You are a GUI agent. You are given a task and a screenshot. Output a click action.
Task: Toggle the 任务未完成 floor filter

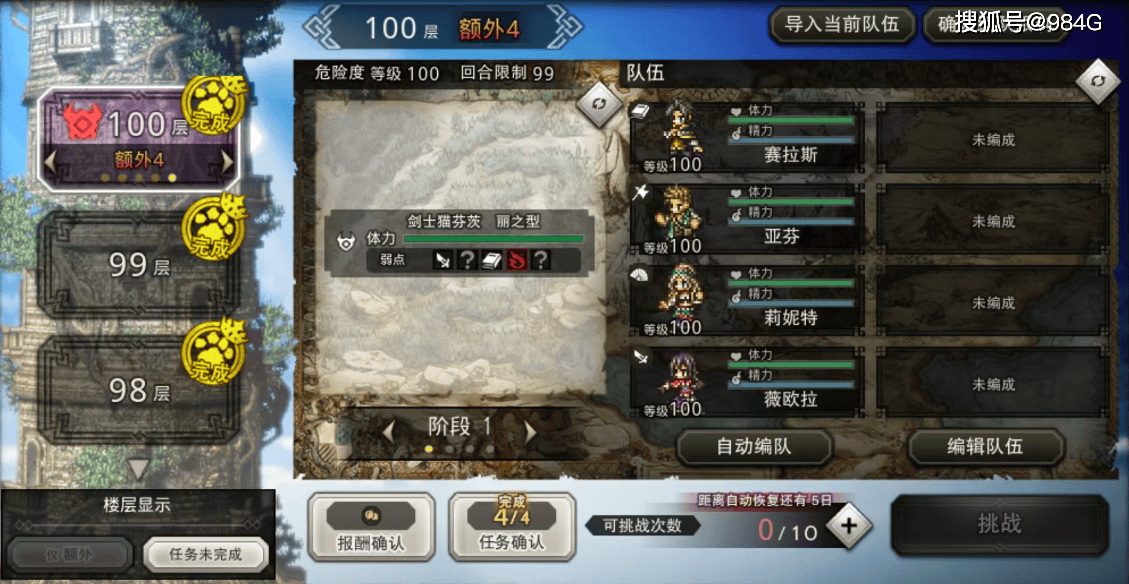click(205, 554)
